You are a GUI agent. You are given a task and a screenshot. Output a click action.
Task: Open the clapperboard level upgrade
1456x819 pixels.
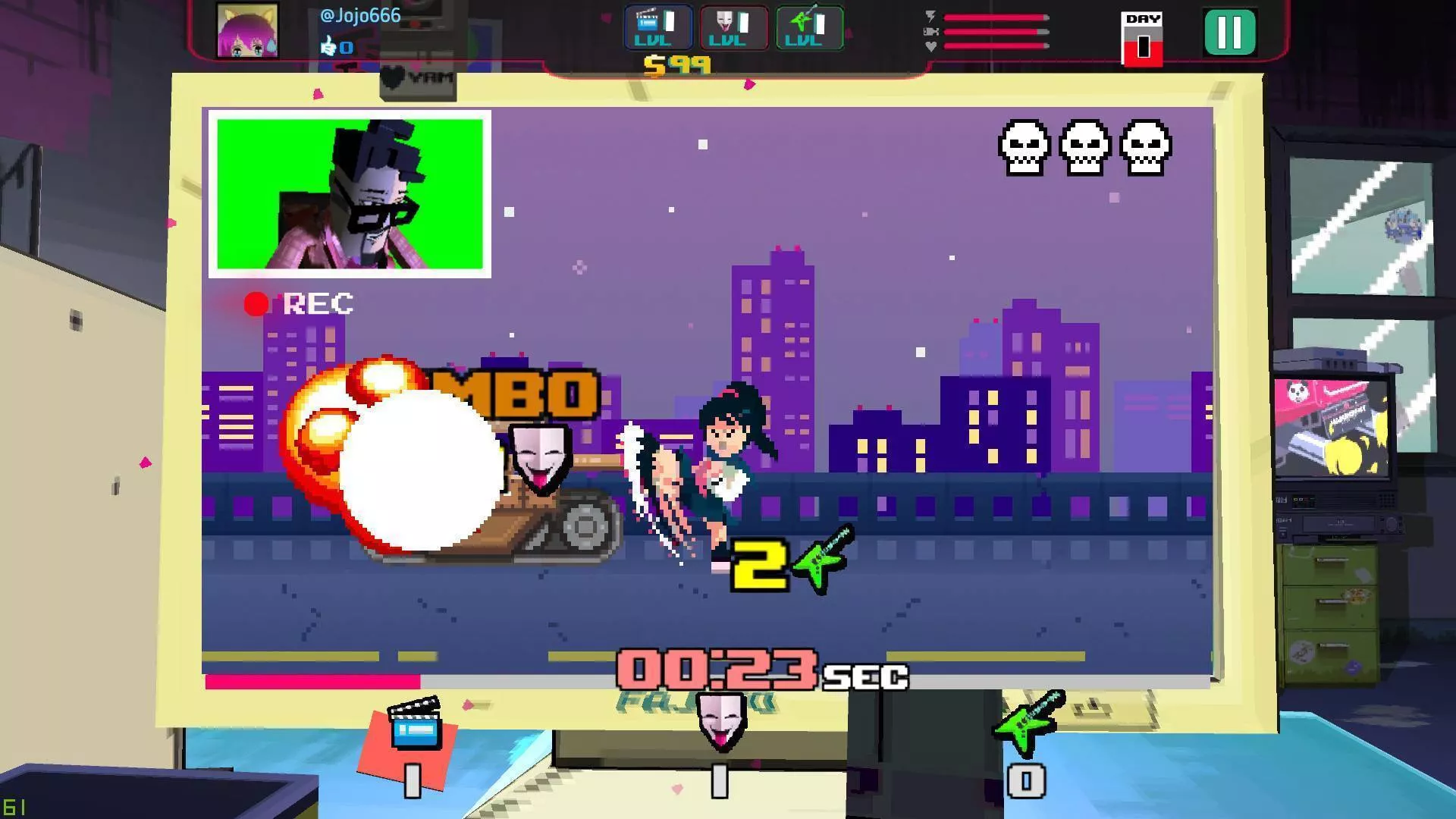(657, 28)
